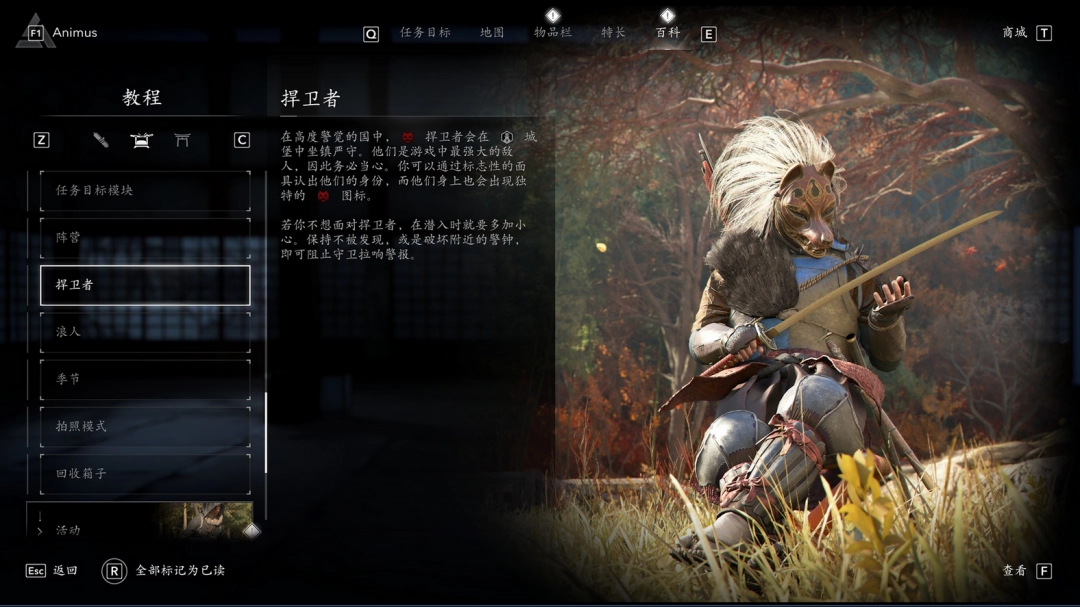Switch to the 特长 tab
The image size is (1080, 607).
[x=613, y=33]
